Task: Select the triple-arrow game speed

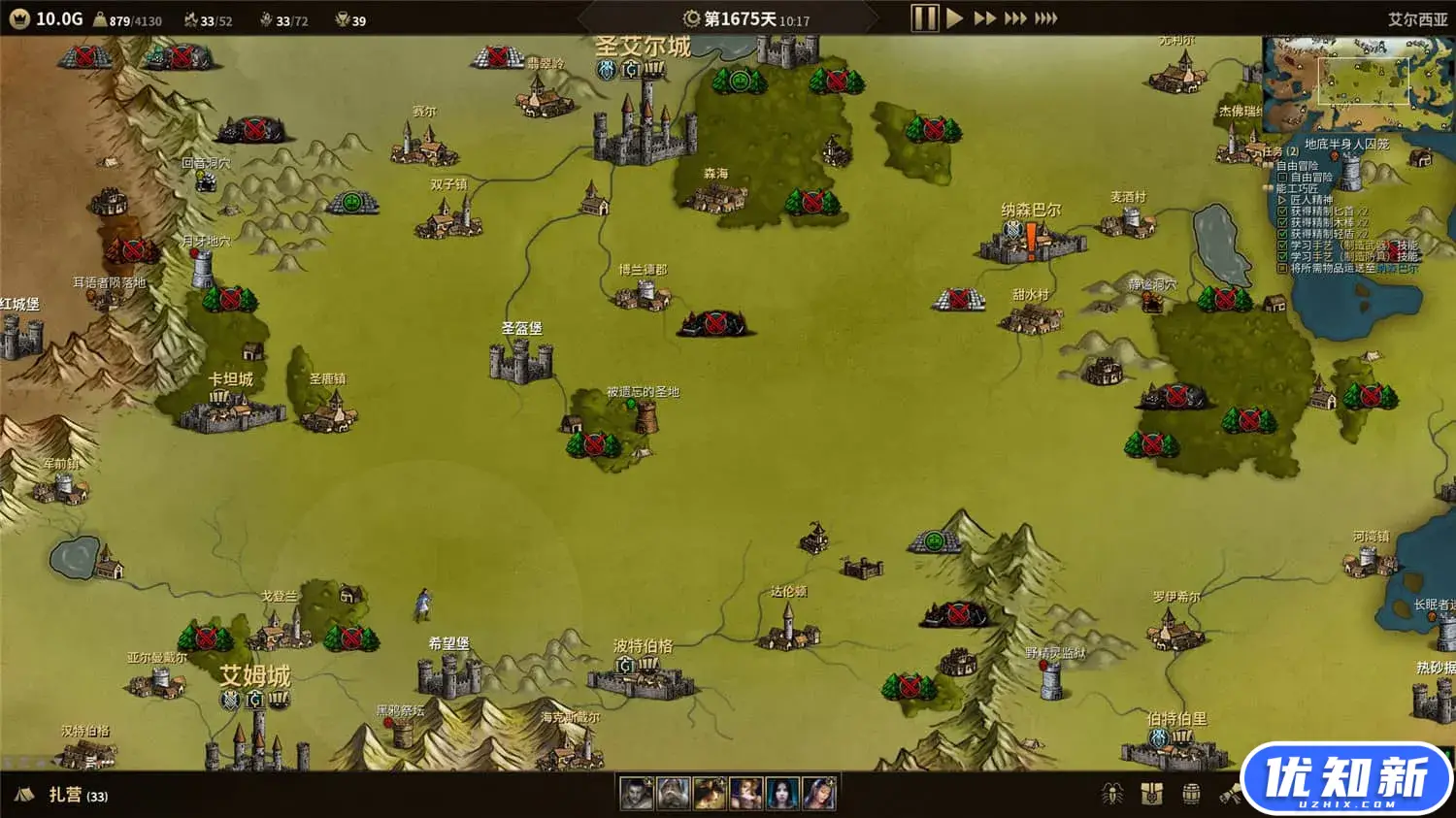Action: (x=1014, y=18)
